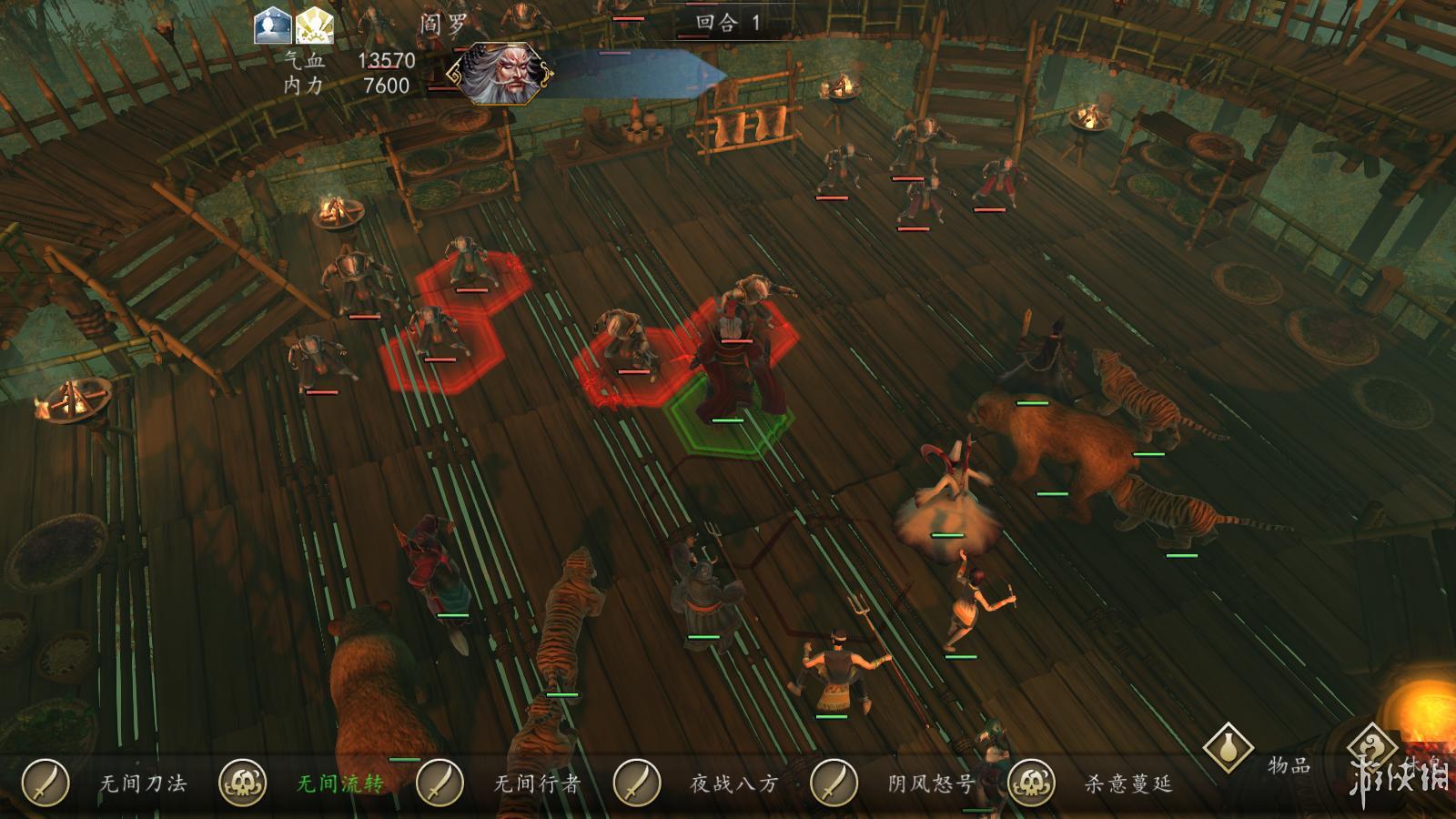The image size is (1456, 819).
Task: Select the 阴风怒号 skill
Action: click(x=834, y=782)
